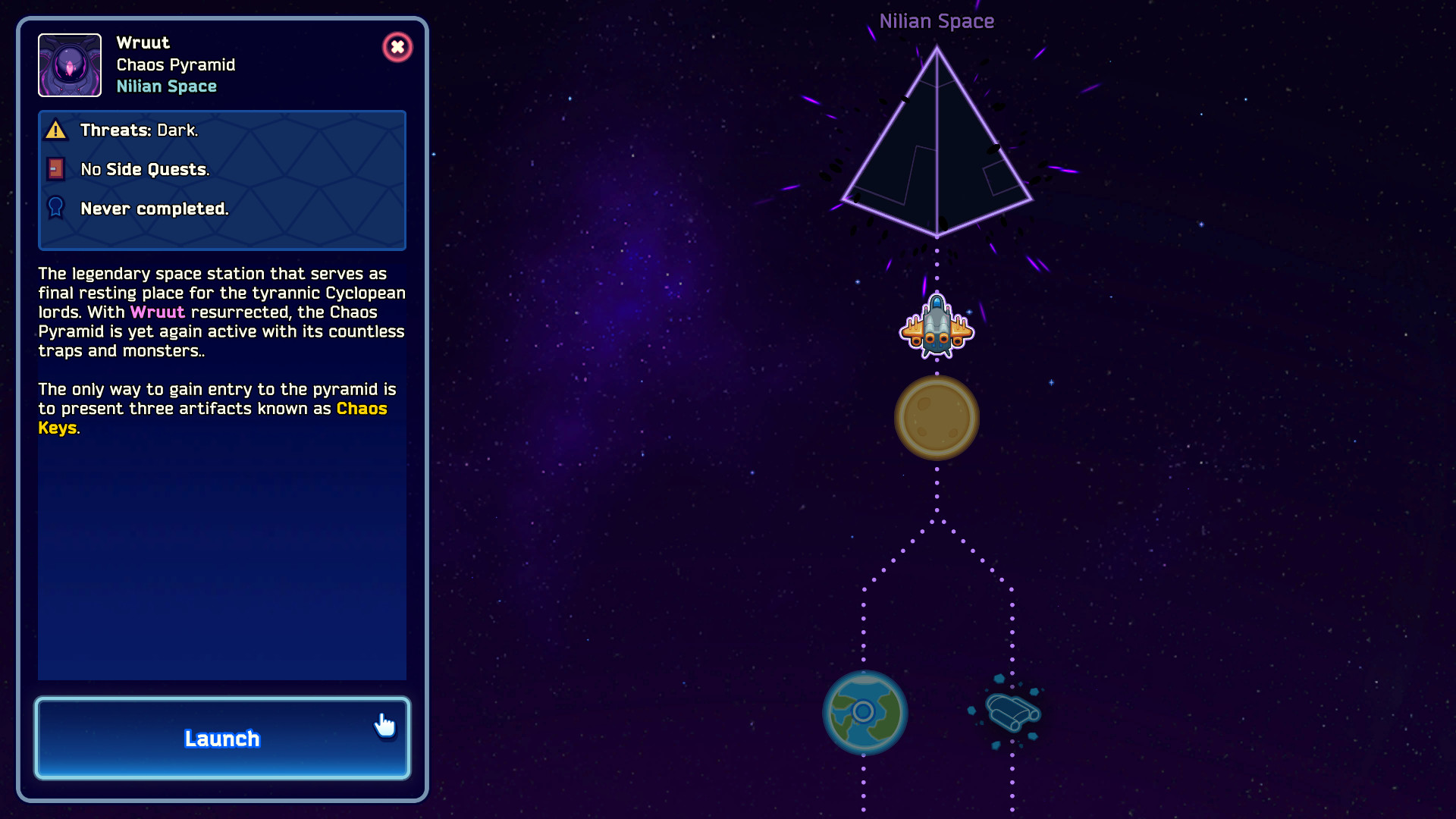The image size is (1456, 819).
Task: Close the Wruut mission panel
Action: coord(397,47)
